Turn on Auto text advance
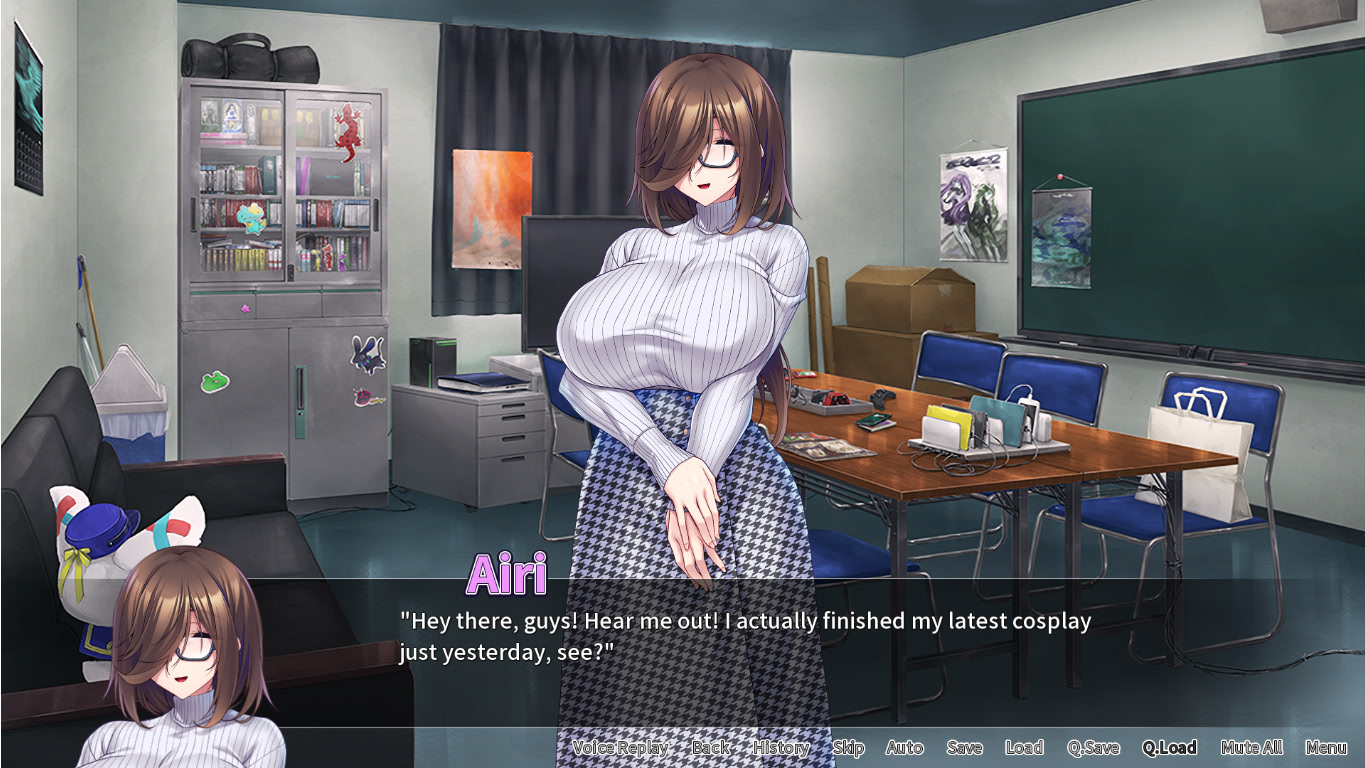 (x=904, y=748)
